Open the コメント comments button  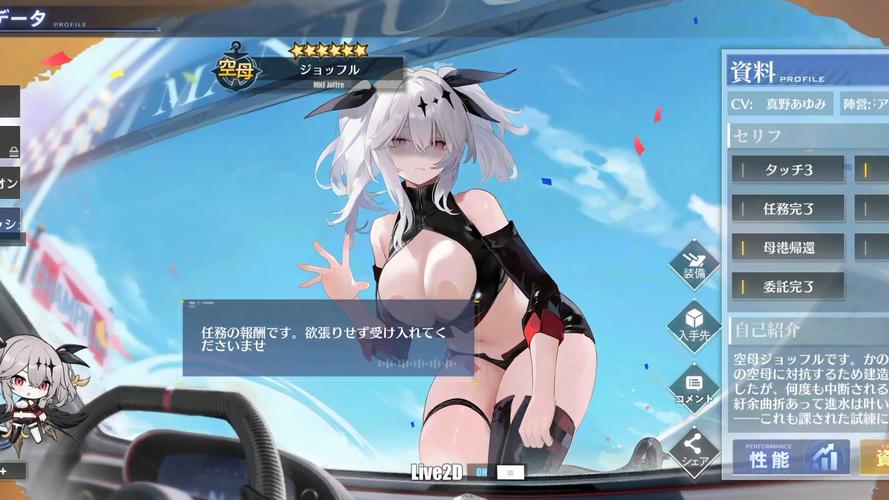coord(694,386)
